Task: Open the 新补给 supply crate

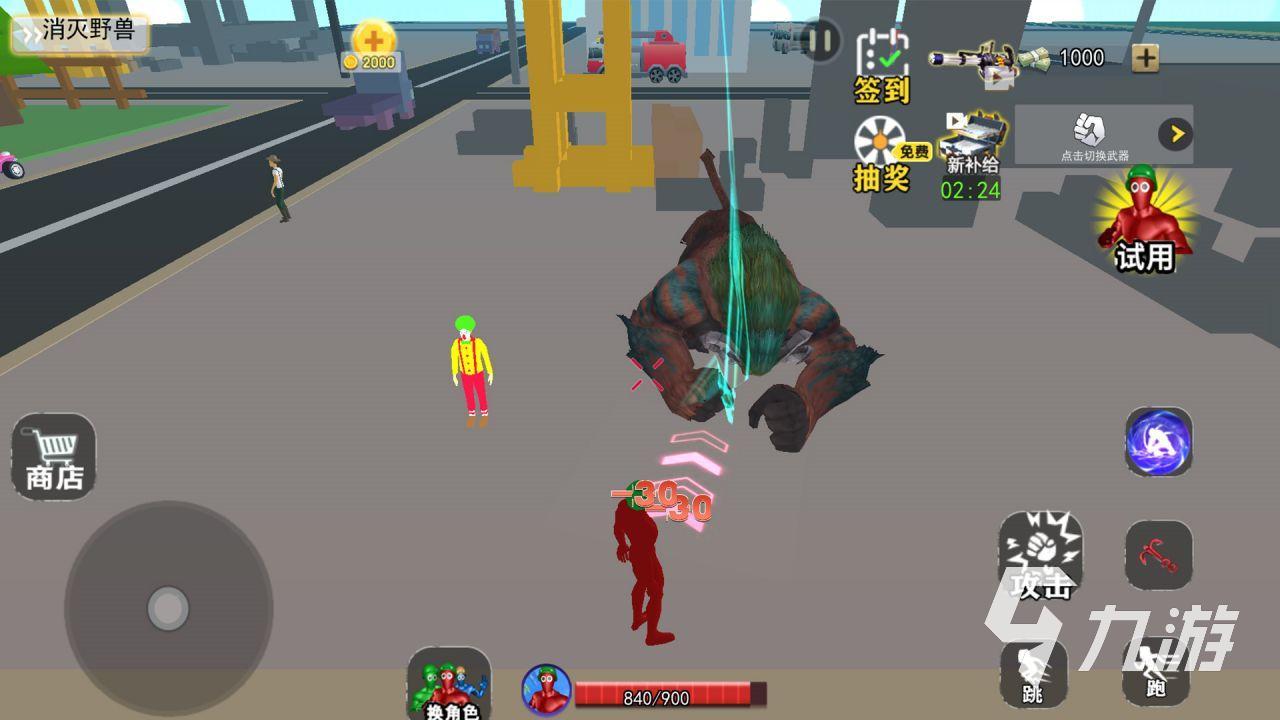Action: point(970,153)
